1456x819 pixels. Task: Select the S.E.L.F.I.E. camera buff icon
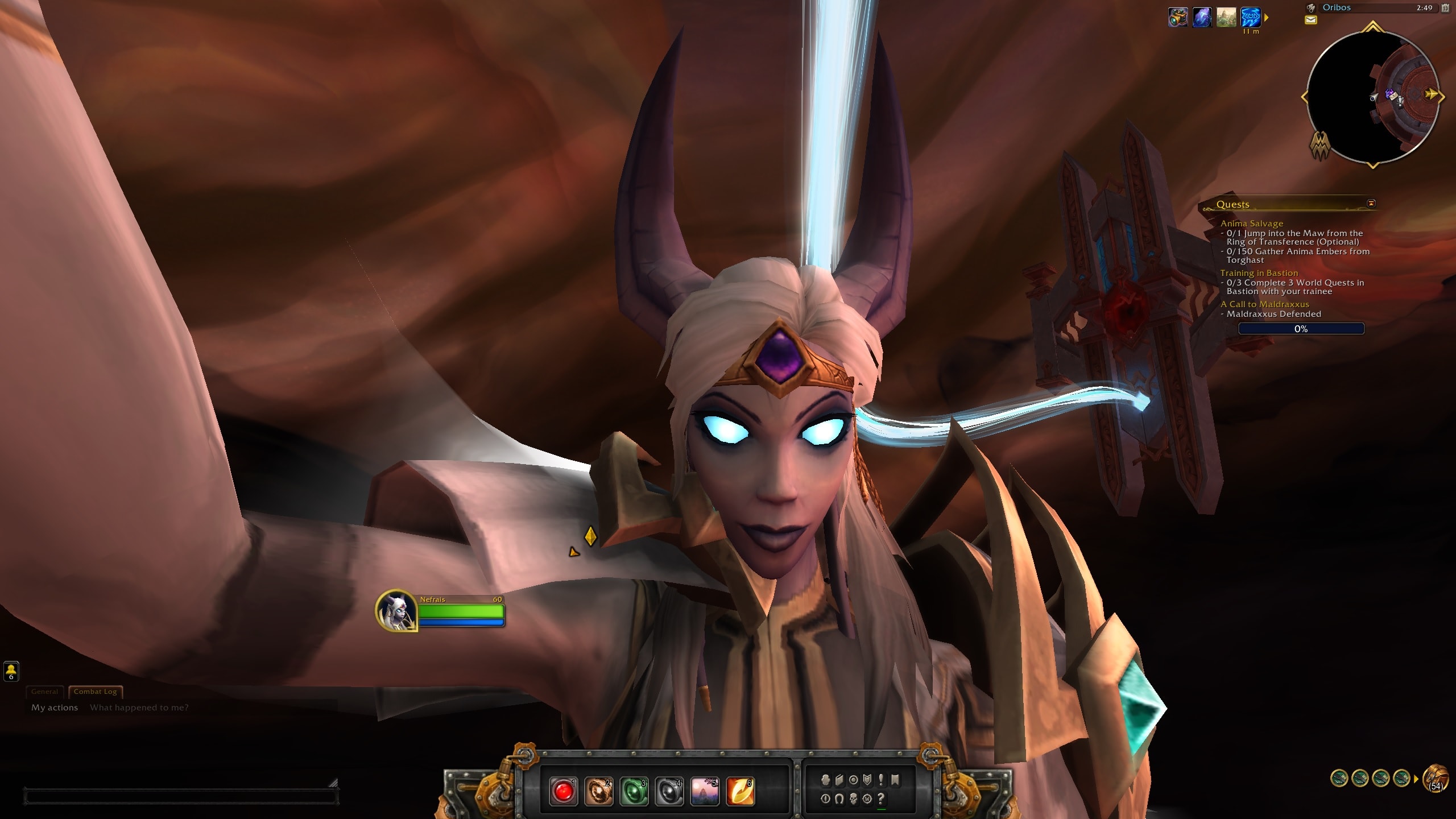click(x=1178, y=18)
